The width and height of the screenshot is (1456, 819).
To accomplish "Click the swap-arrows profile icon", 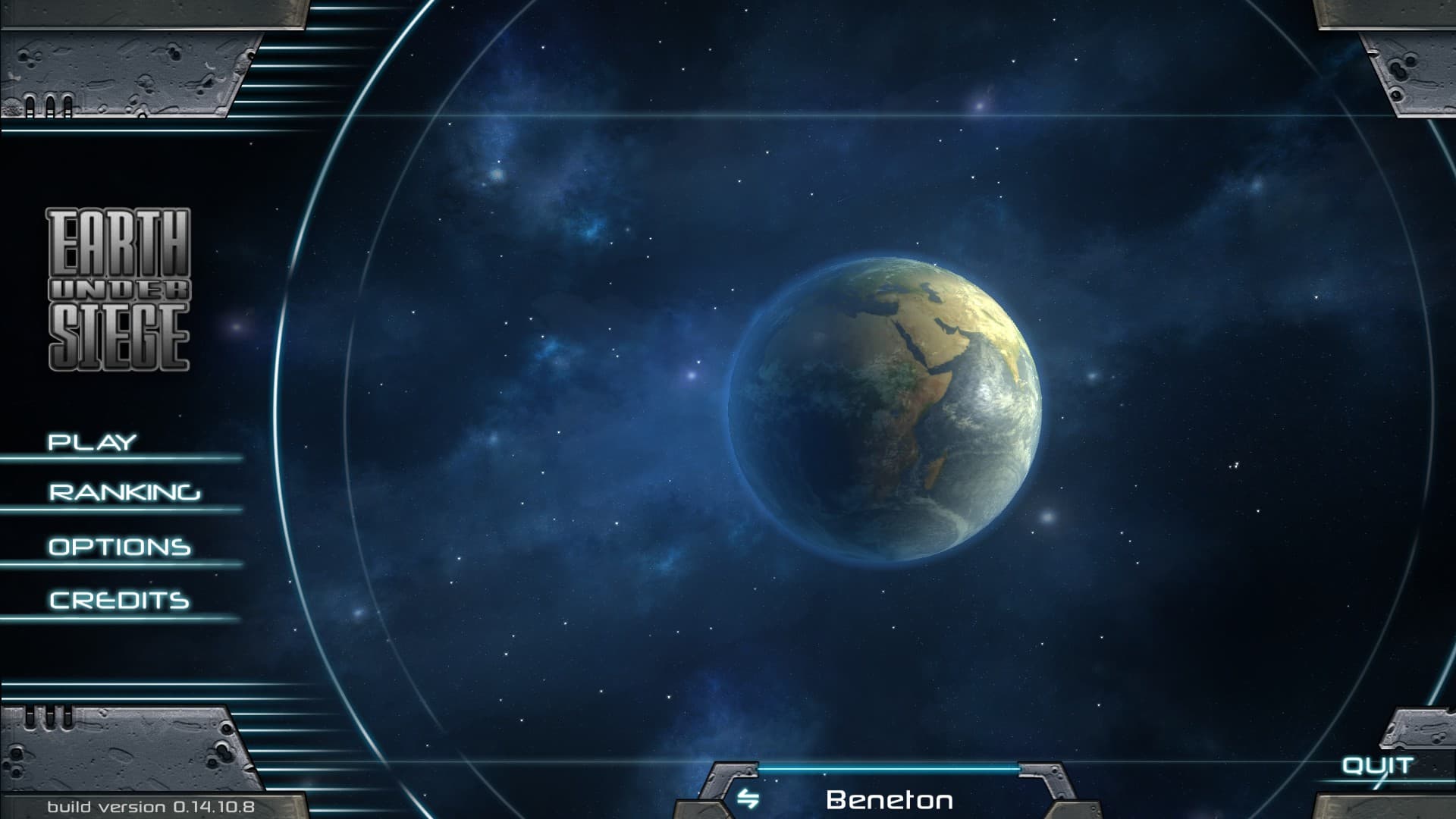I will coord(748,799).
